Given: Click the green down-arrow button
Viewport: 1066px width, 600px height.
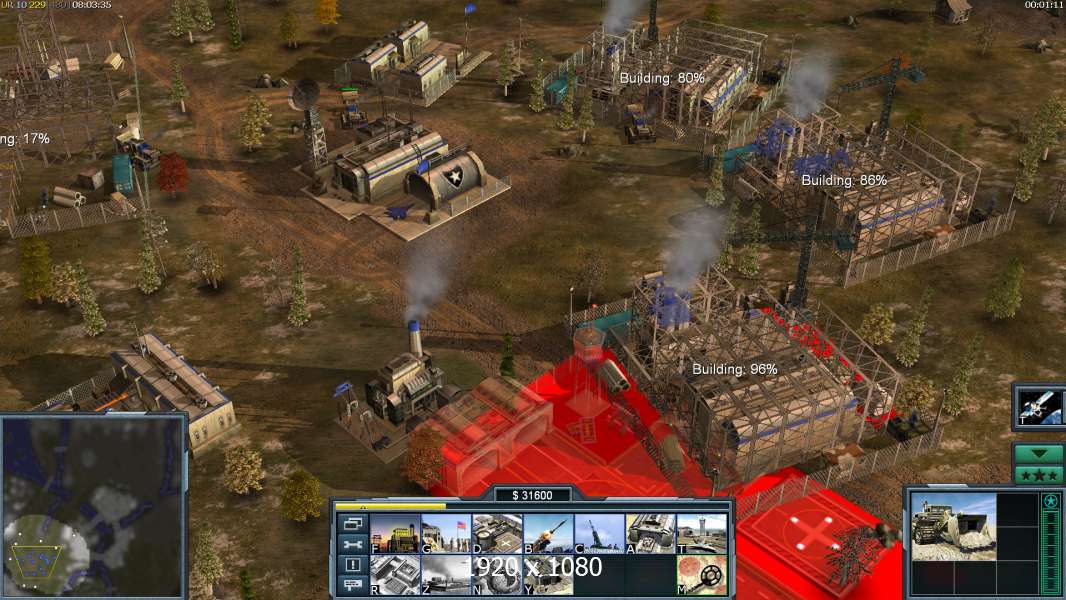Looking at the screenshot, I should [x=1039, y=453].
